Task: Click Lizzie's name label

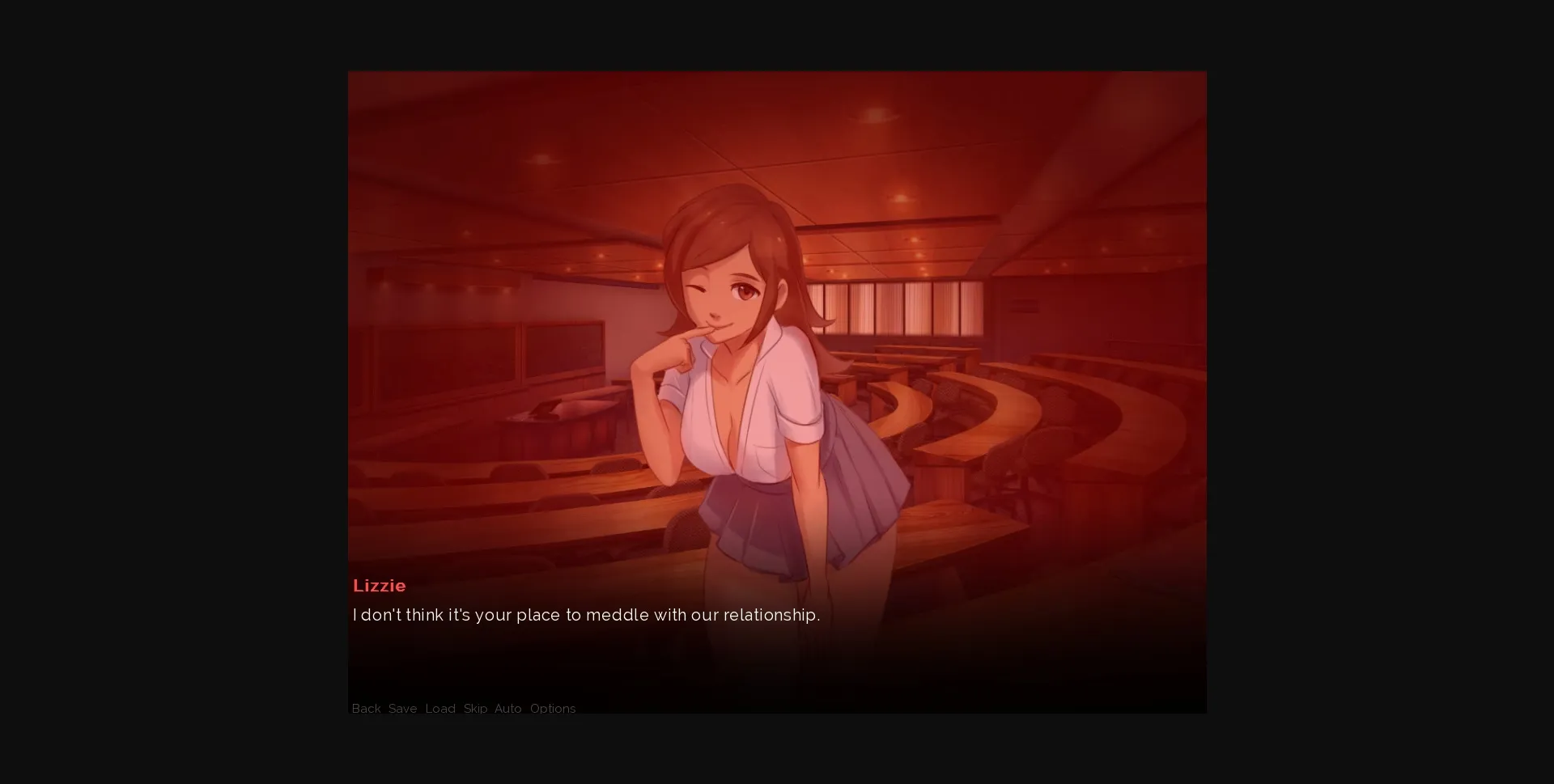Action: click(x=379, y=586)
